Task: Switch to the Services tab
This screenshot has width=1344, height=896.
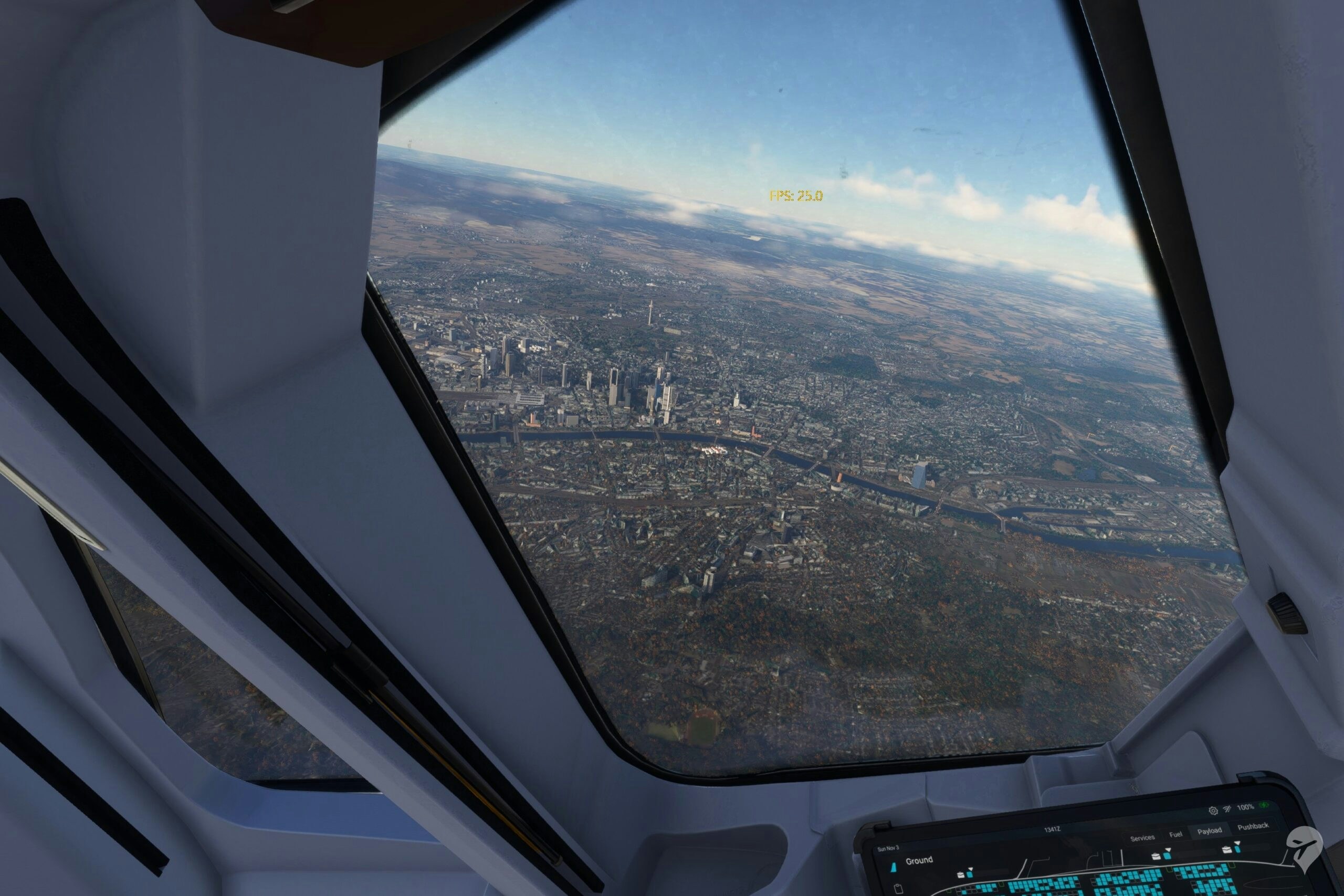Action: pos(1142,838)
